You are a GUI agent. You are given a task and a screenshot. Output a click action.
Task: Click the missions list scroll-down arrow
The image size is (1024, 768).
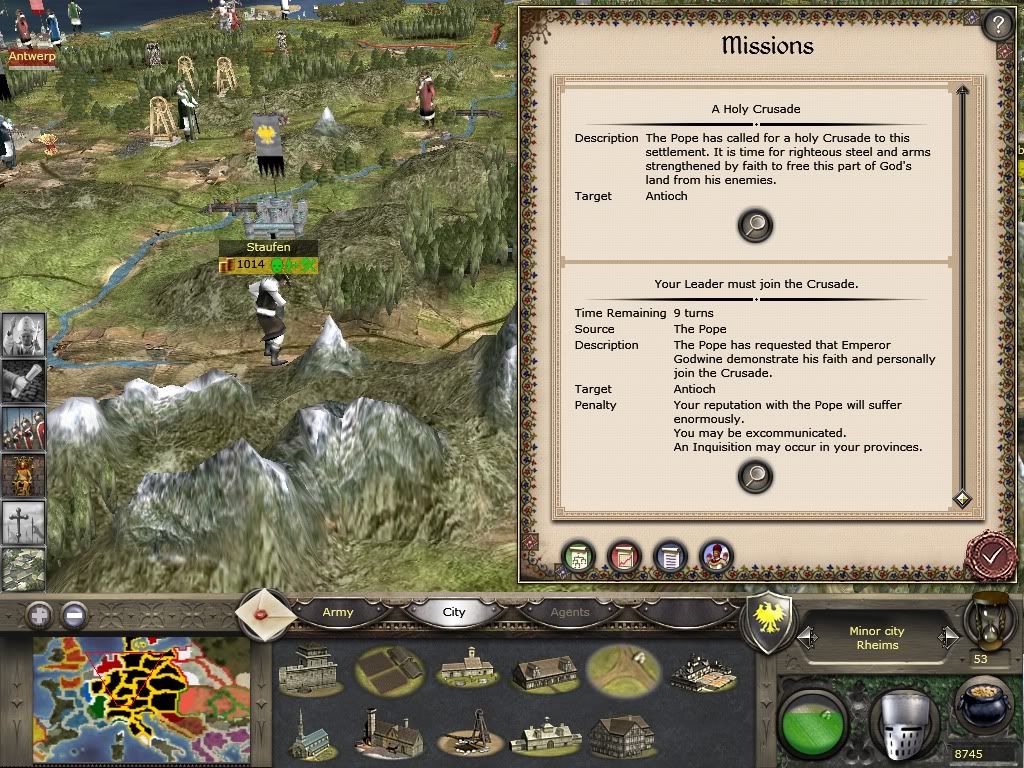tap(962, 498)
